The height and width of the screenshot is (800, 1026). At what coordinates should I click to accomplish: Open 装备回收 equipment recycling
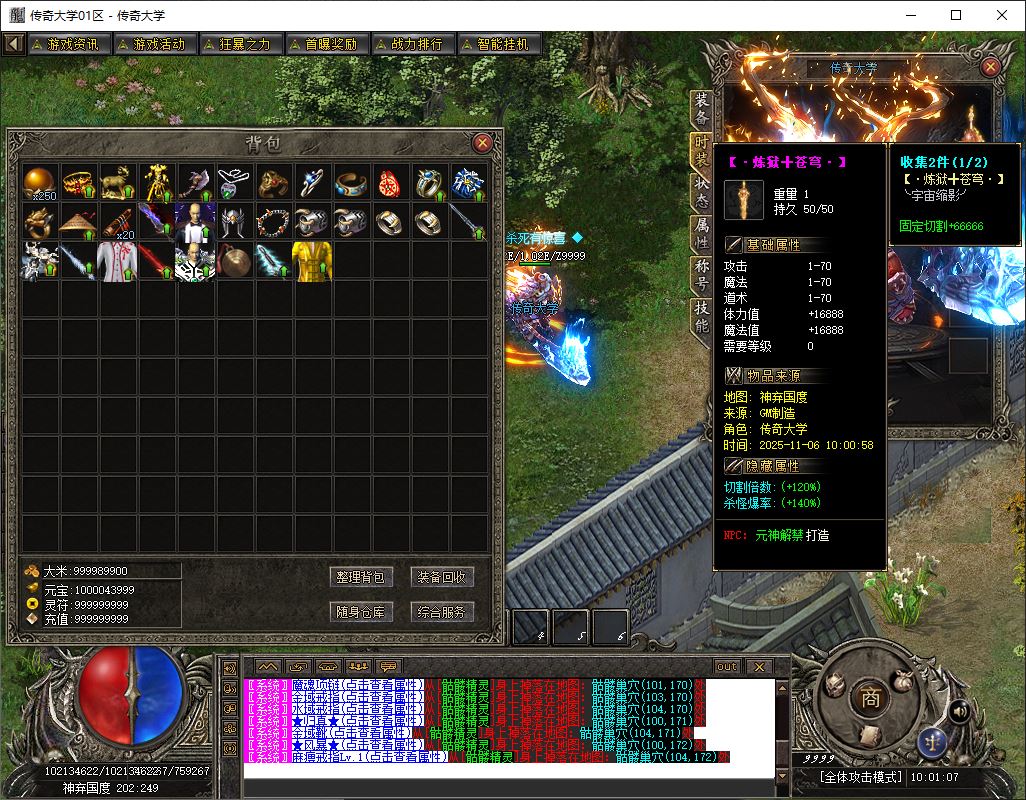click(441, 577)
